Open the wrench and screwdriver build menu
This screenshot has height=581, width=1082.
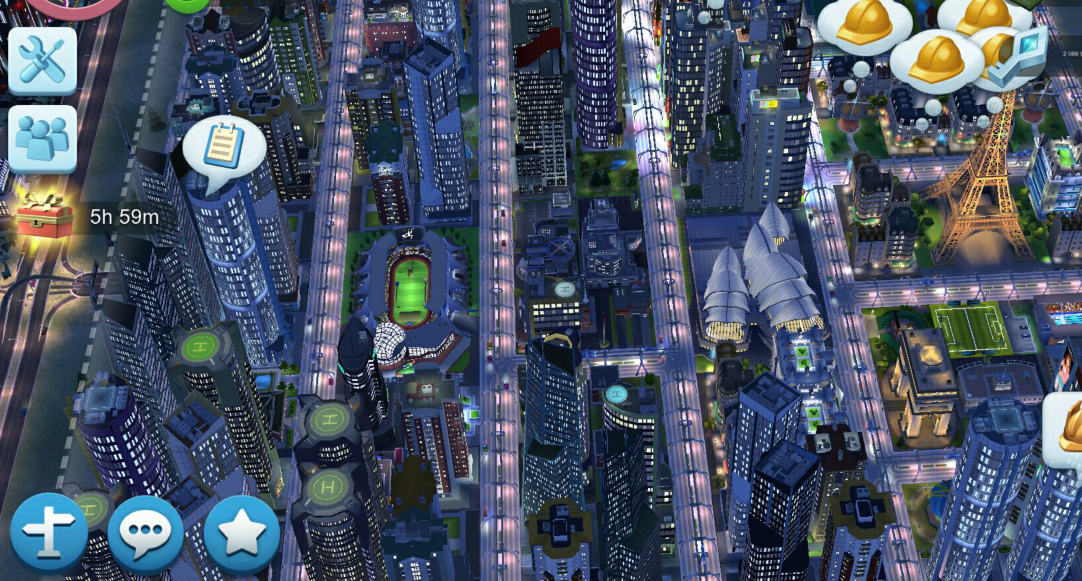(x=42, y=61)
